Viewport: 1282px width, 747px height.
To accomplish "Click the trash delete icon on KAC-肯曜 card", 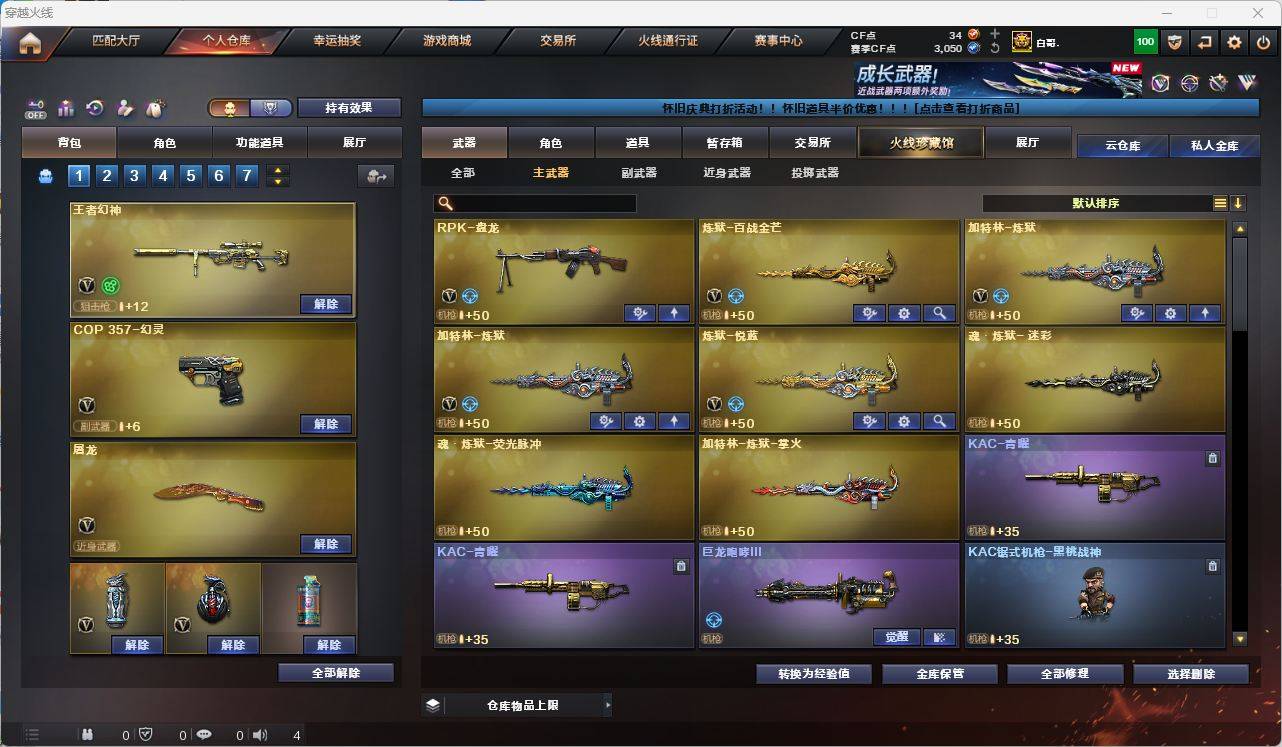I will pyautogui.click(x=1212, y=457).
